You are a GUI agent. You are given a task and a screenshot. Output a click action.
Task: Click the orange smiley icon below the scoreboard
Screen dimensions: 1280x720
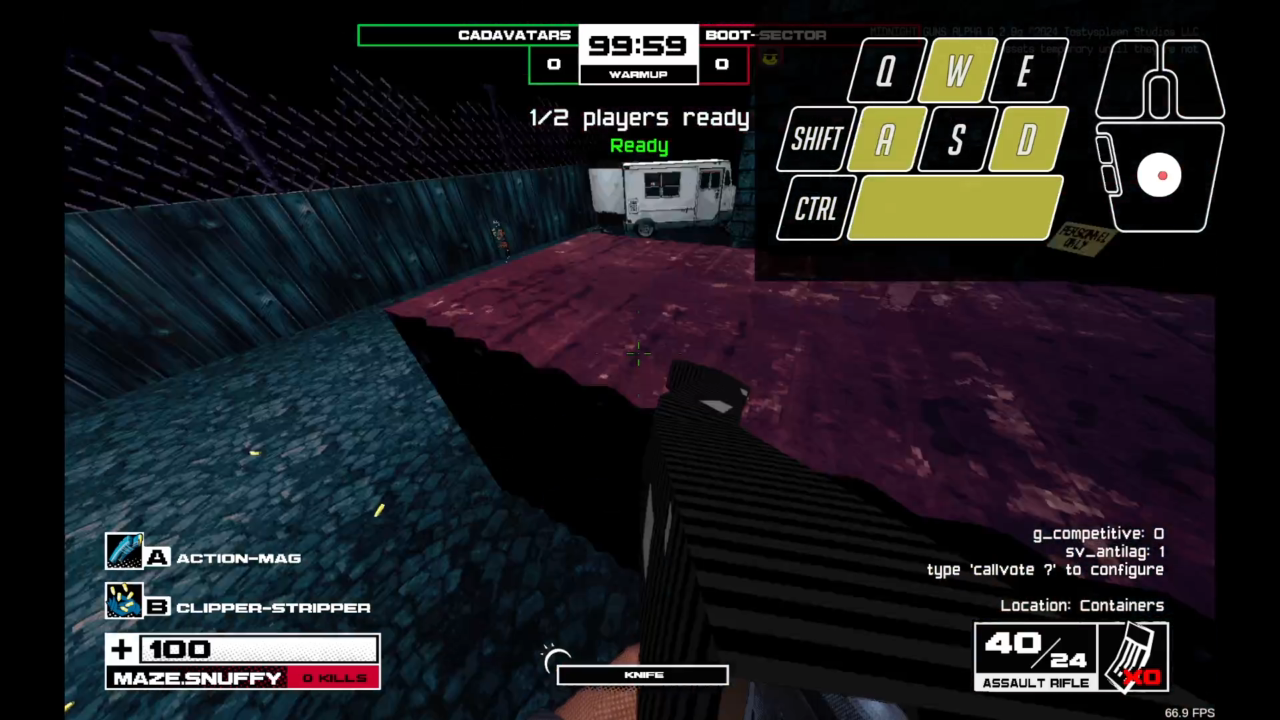click(x=770, y=57)
